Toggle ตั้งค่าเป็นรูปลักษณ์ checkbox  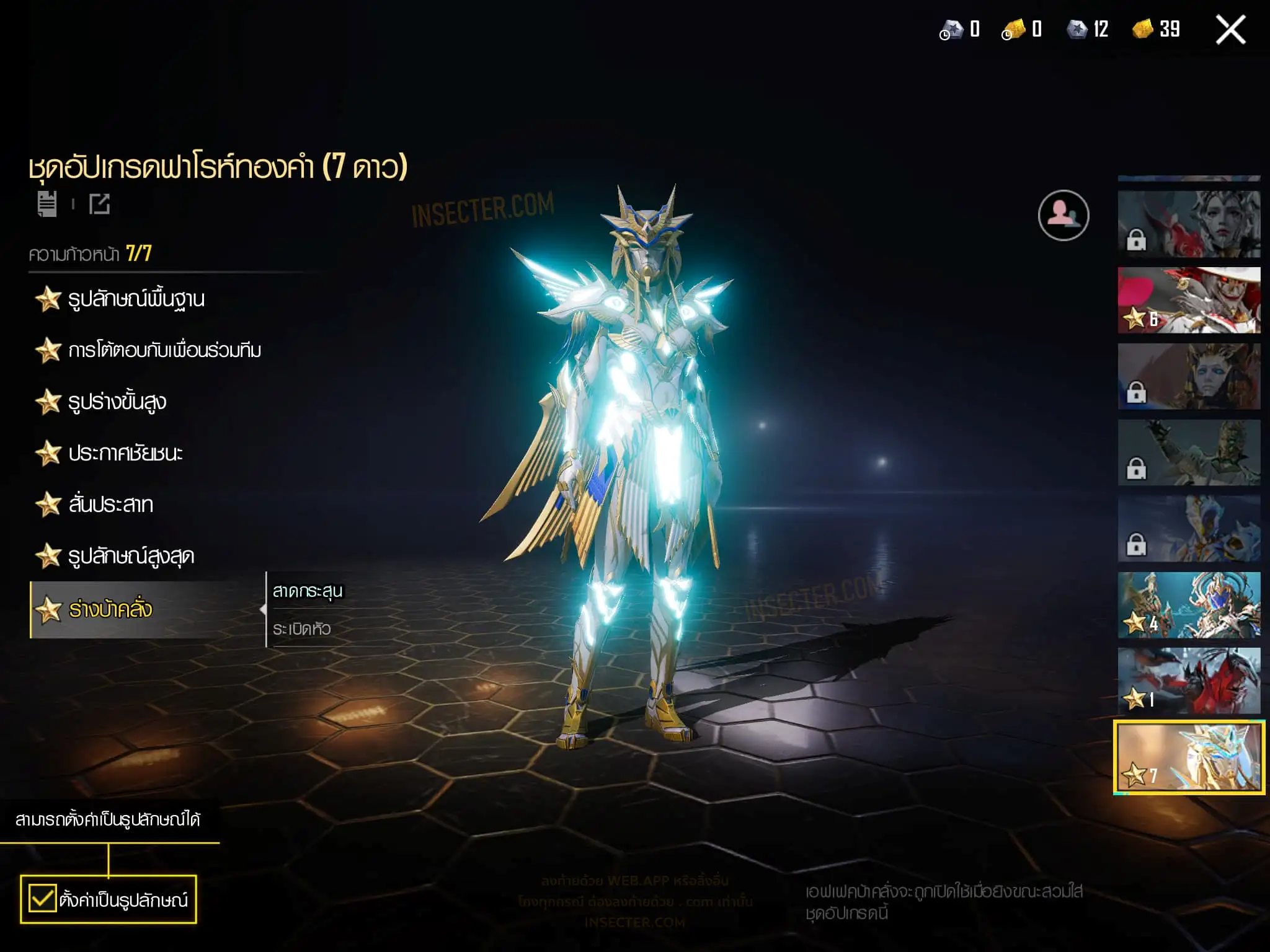[43, 899]
